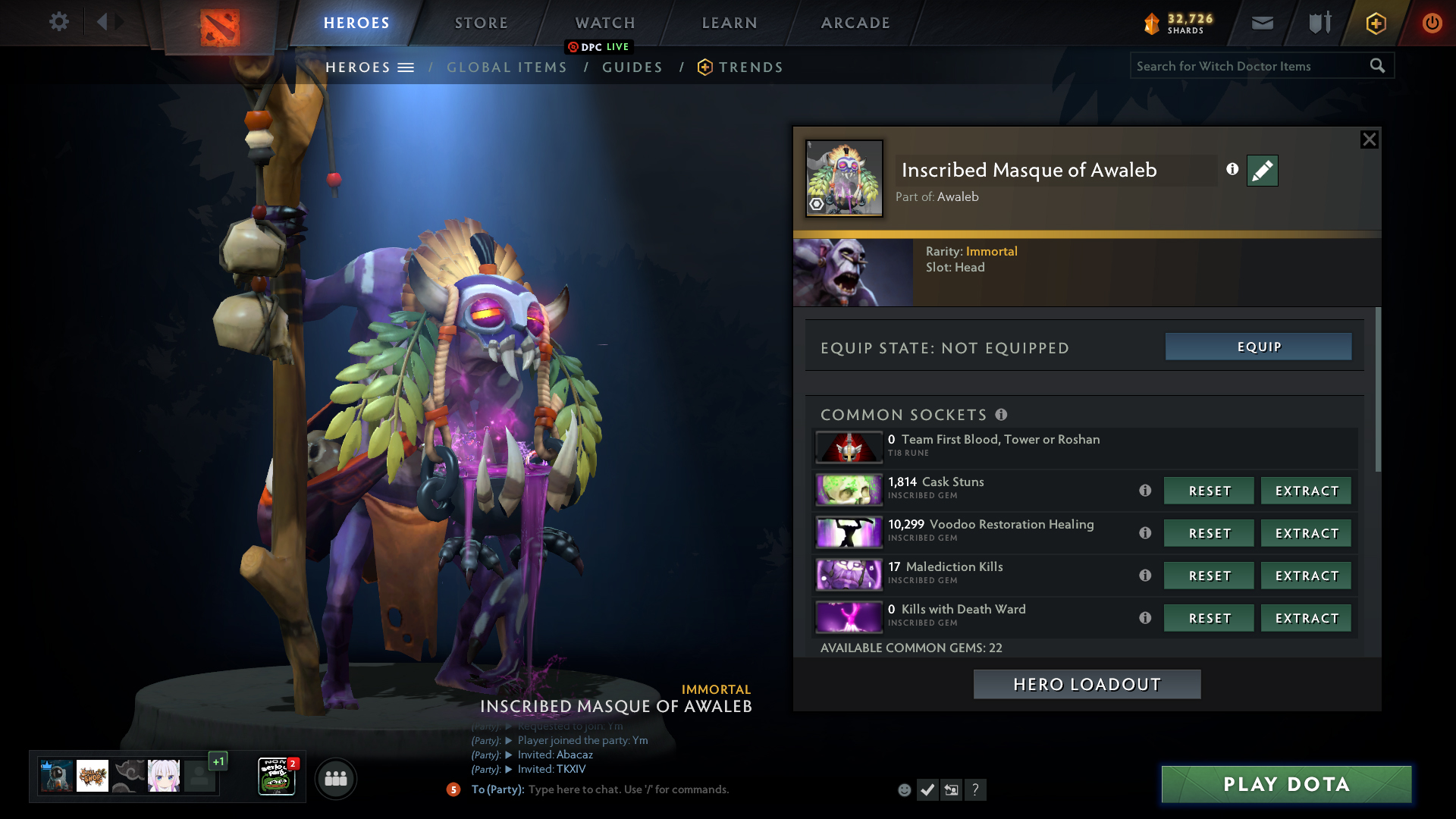Select Global Items submenu
This screenshot has width=1456, height=819.
507,67
